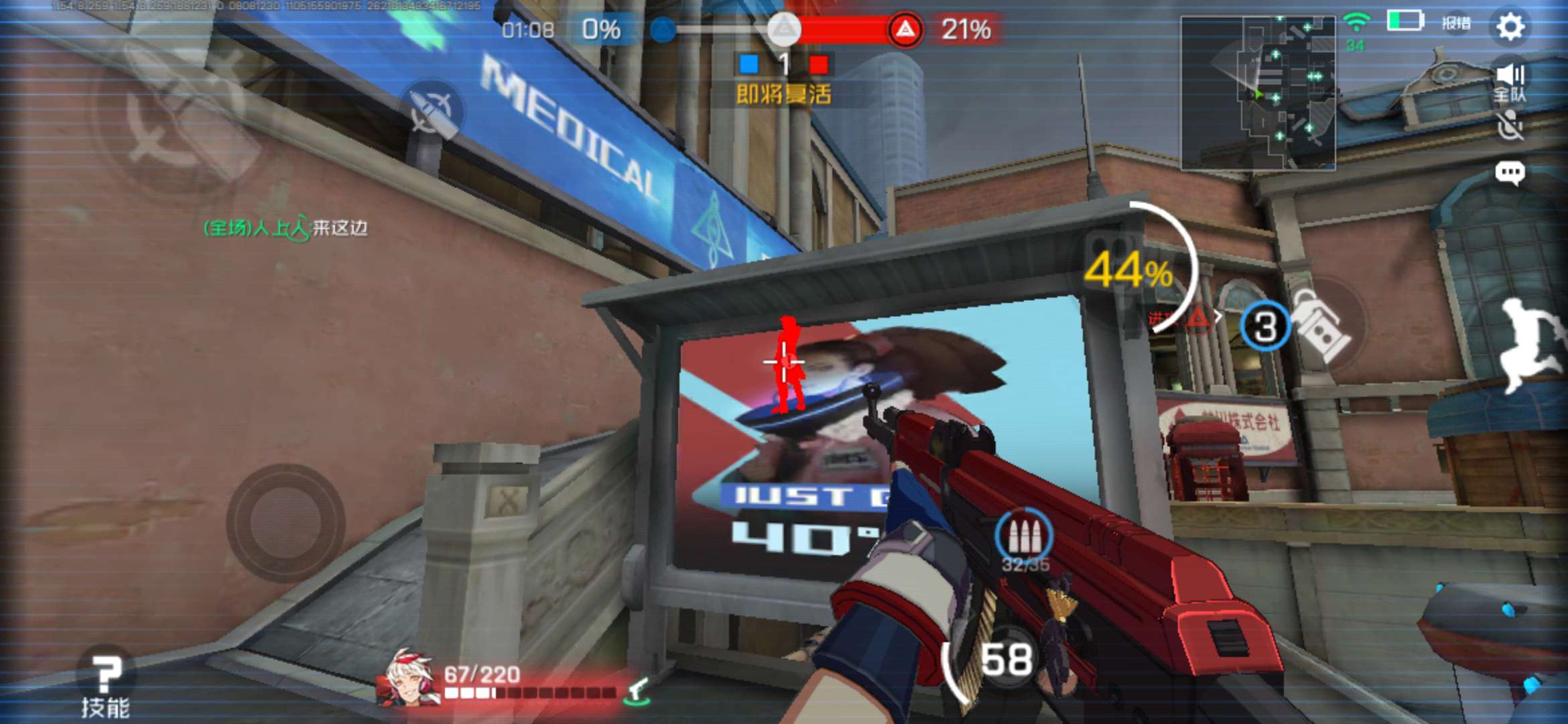Tap the 报错 report error button
Viewport: 1568px width, 724px height.
1455,23
